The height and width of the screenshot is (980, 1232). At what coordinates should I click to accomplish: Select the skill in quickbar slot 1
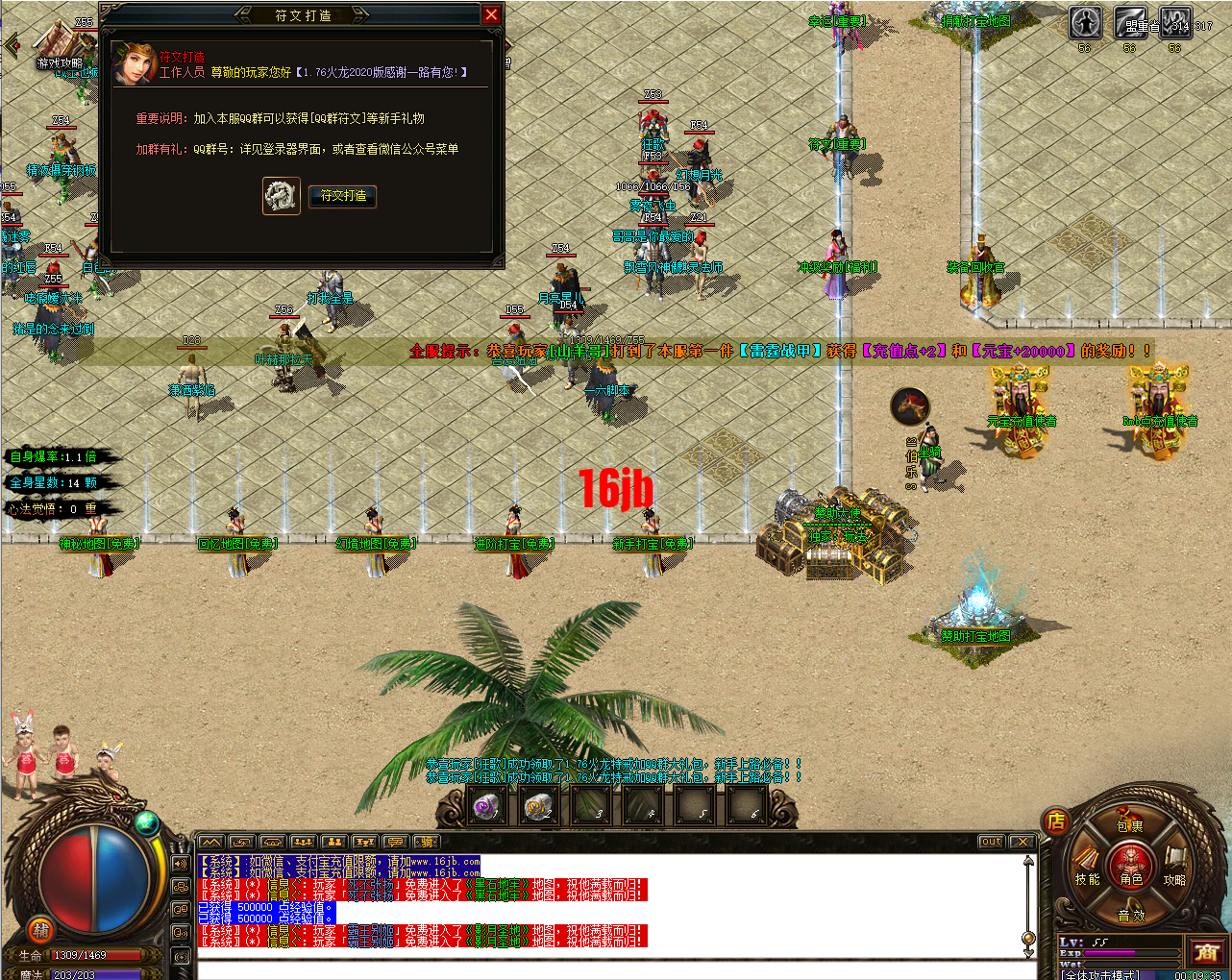(x=487, y=807)
